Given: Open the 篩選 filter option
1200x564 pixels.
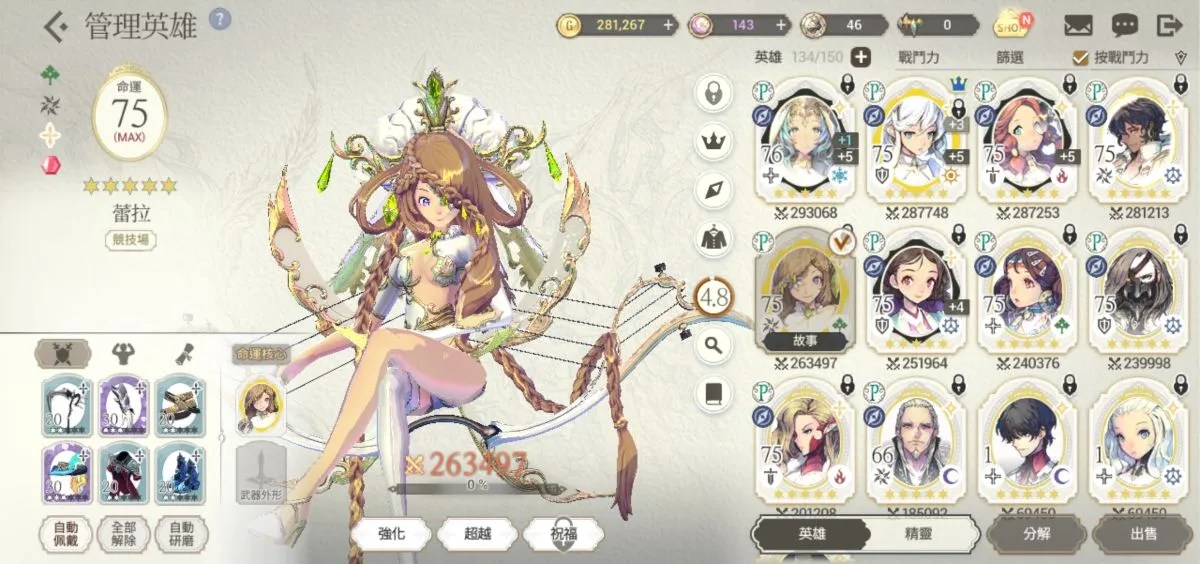Looking at the screenshot, I should [1010, 58].
